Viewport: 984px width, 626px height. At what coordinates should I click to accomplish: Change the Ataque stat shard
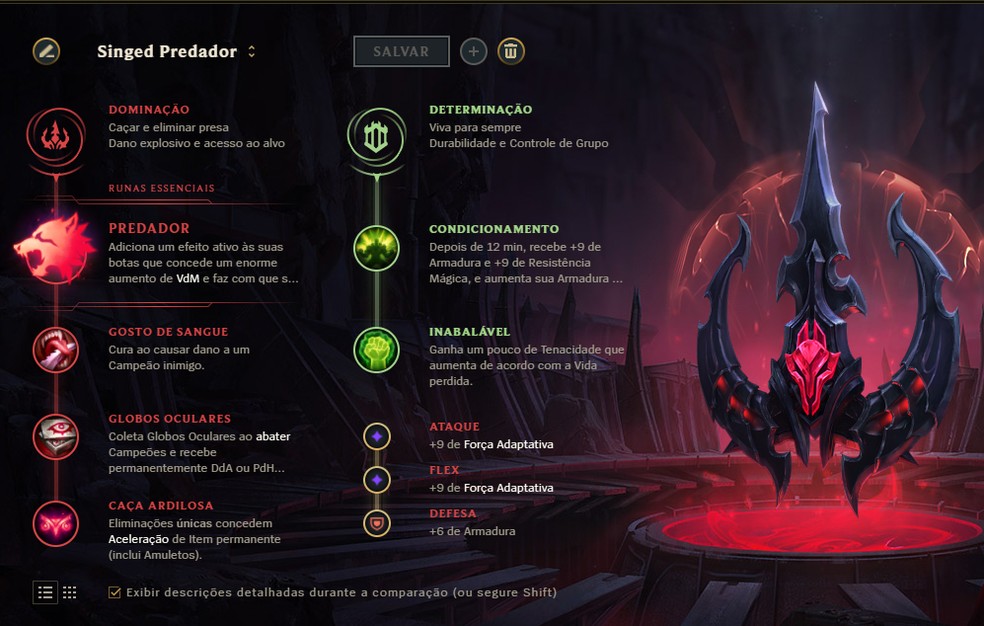[x=376, y=436]
